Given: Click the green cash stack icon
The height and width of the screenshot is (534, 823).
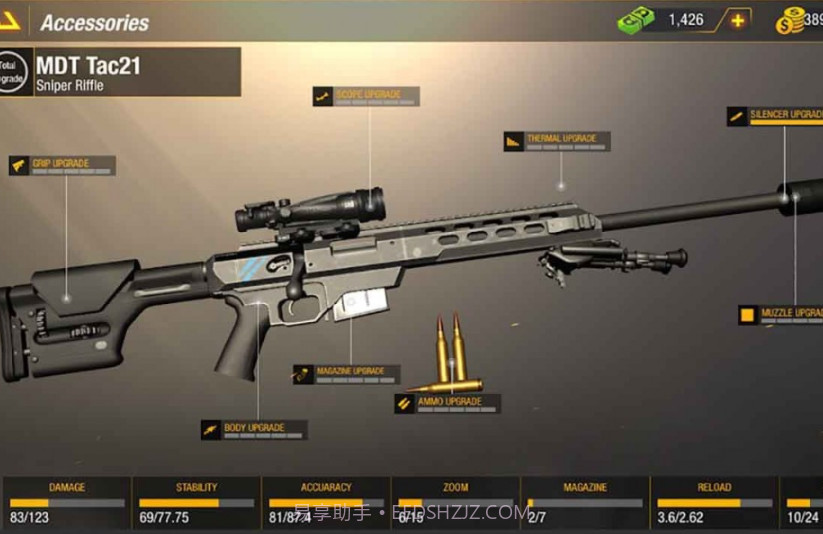Looking at the screenshot, I should 635,20.
